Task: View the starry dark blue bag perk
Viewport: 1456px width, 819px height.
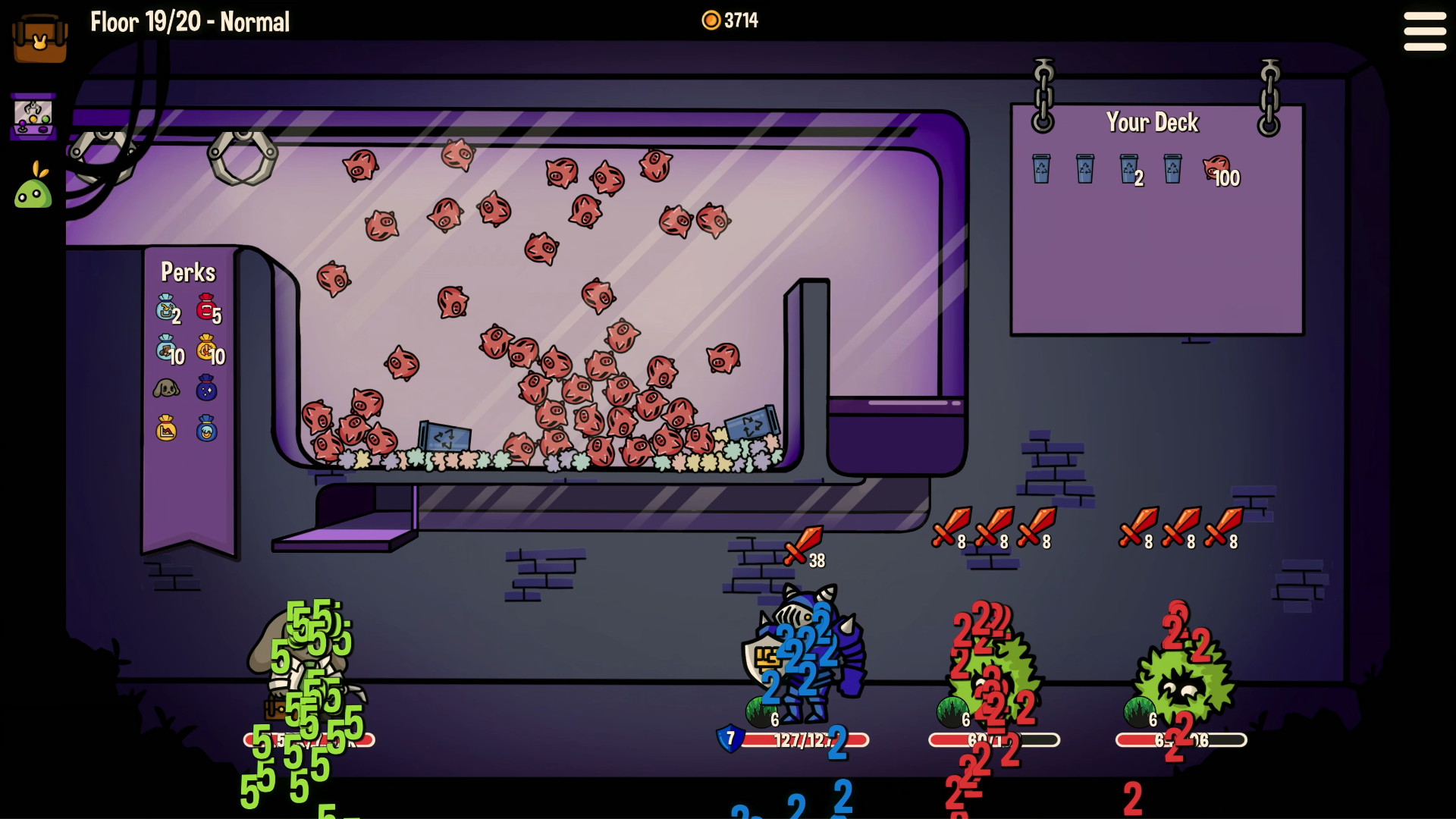Action: point(206,388)
